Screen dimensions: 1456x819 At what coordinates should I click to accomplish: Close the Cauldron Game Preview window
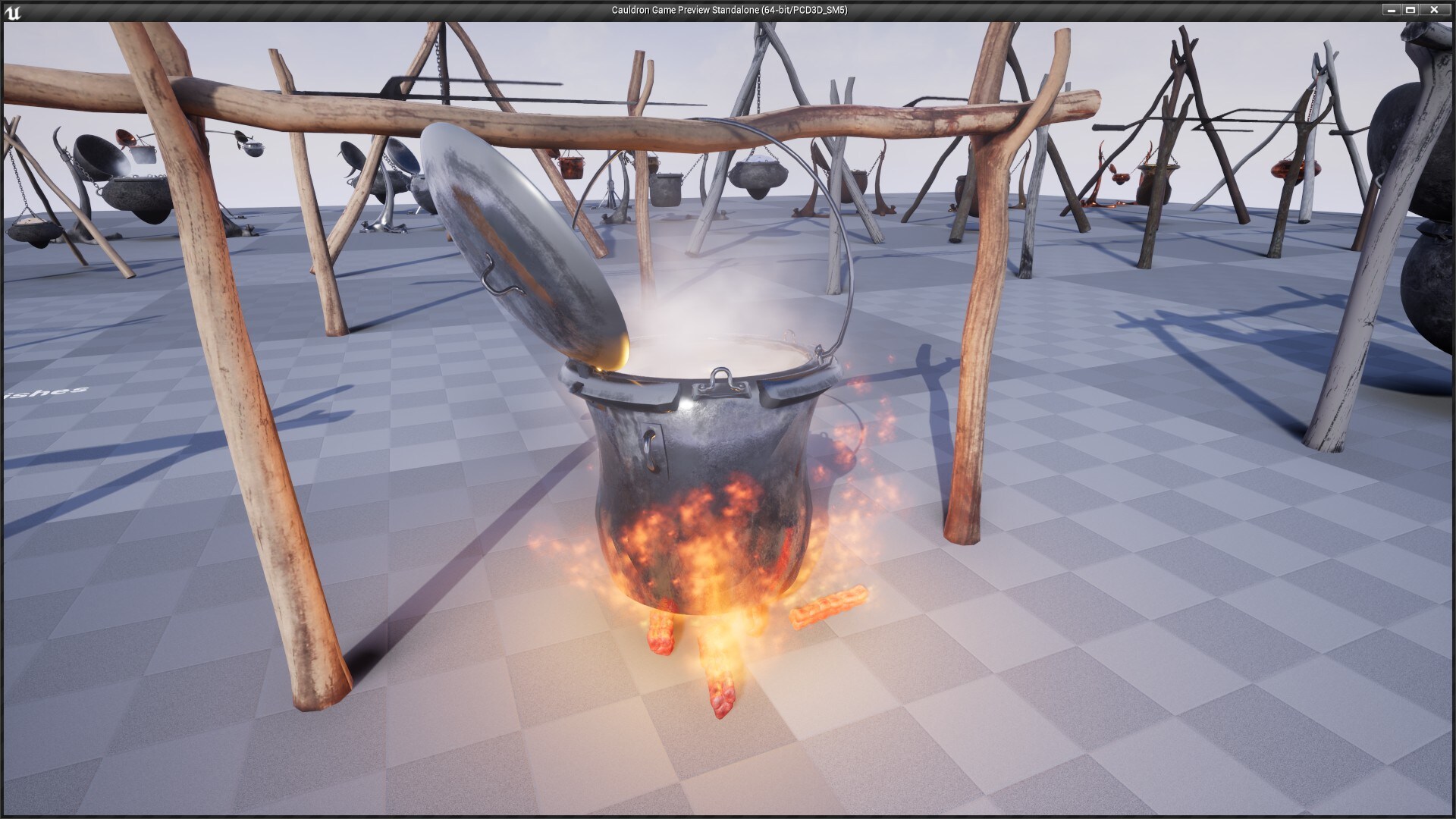point(1436,10)
